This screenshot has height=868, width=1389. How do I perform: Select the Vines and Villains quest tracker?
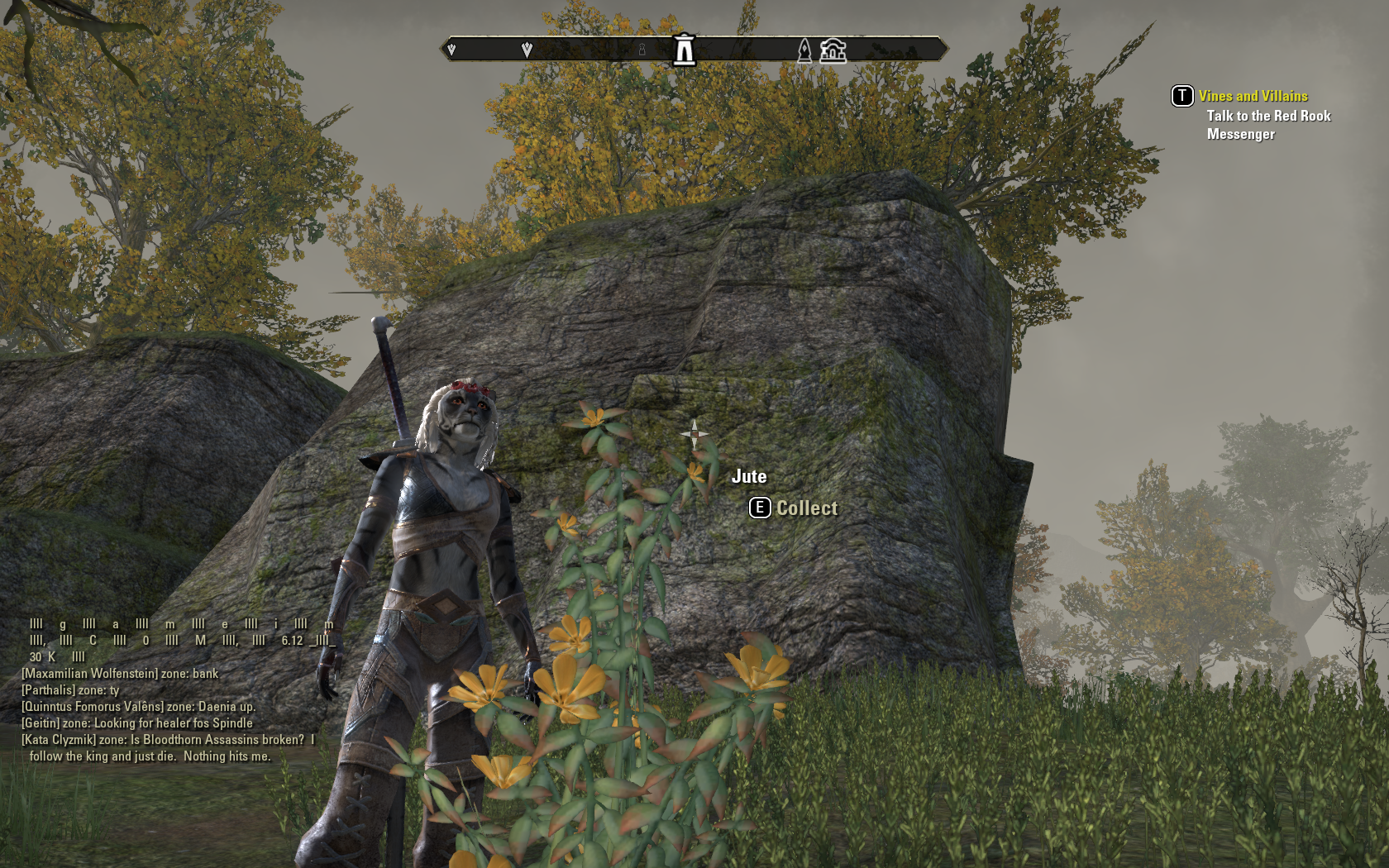(1253, 96)
